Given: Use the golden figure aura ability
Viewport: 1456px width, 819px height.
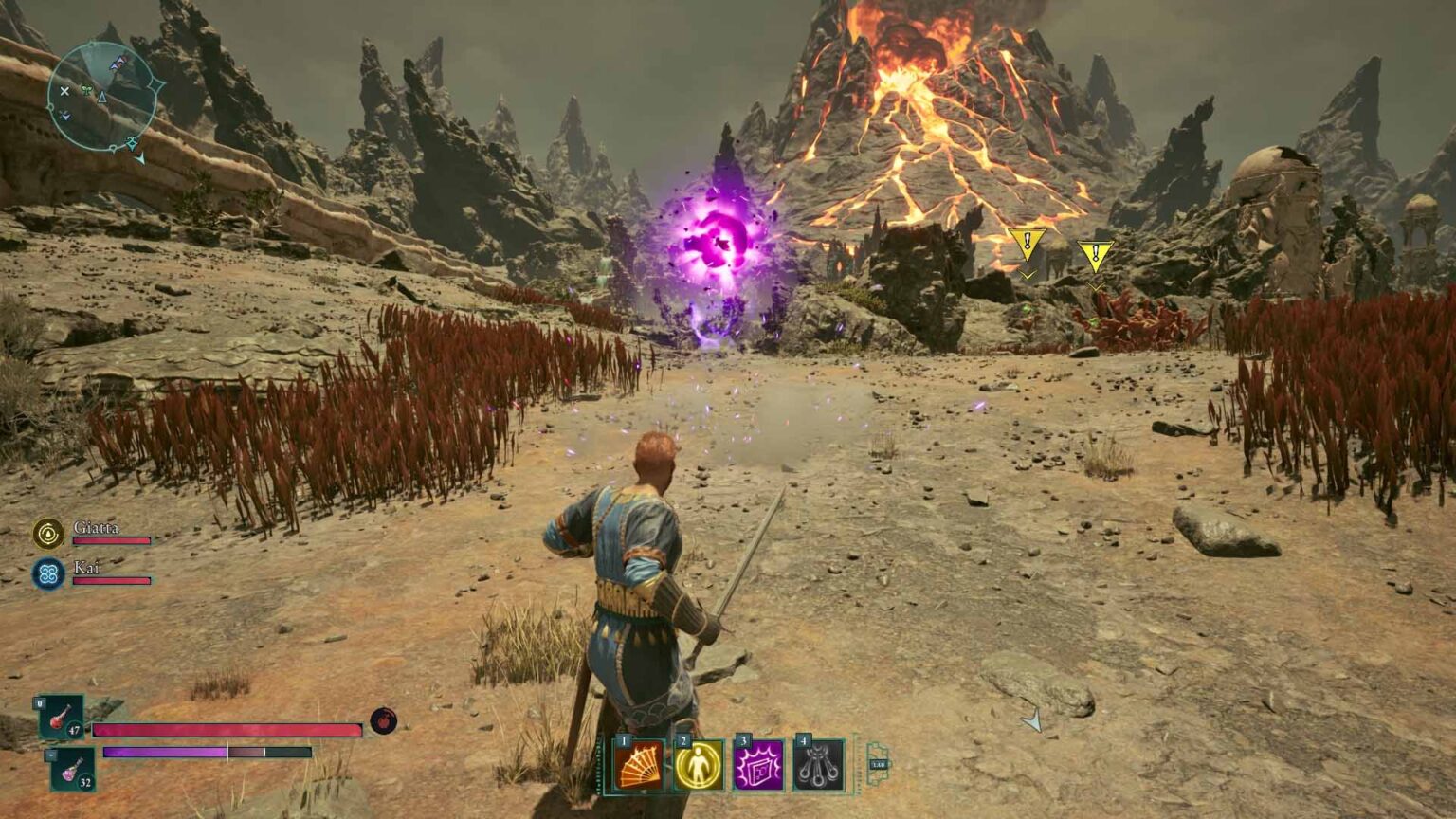Looking at the screenshot, I should point(699,766).
